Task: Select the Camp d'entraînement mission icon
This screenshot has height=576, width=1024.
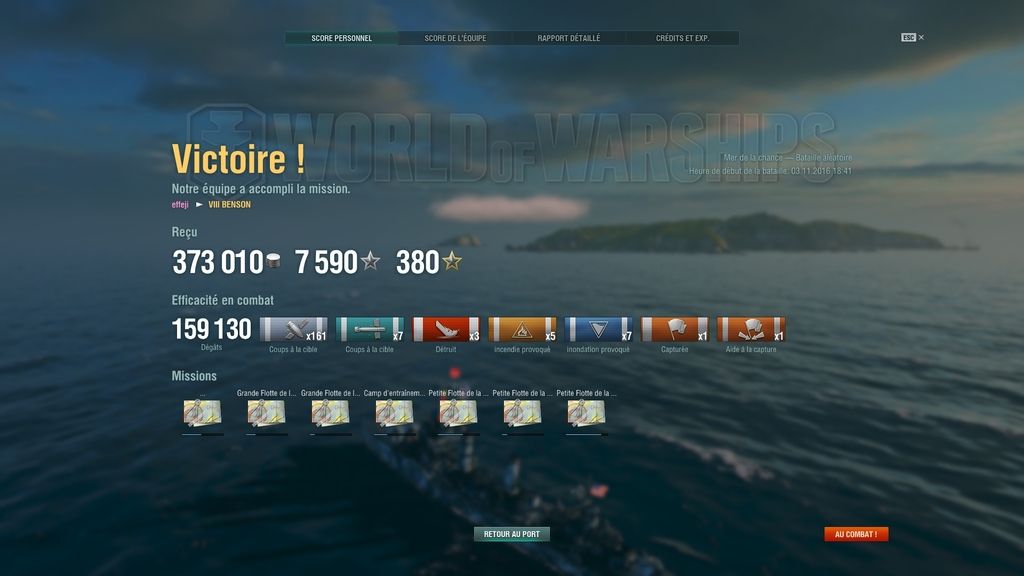Action: coord(394,413)
